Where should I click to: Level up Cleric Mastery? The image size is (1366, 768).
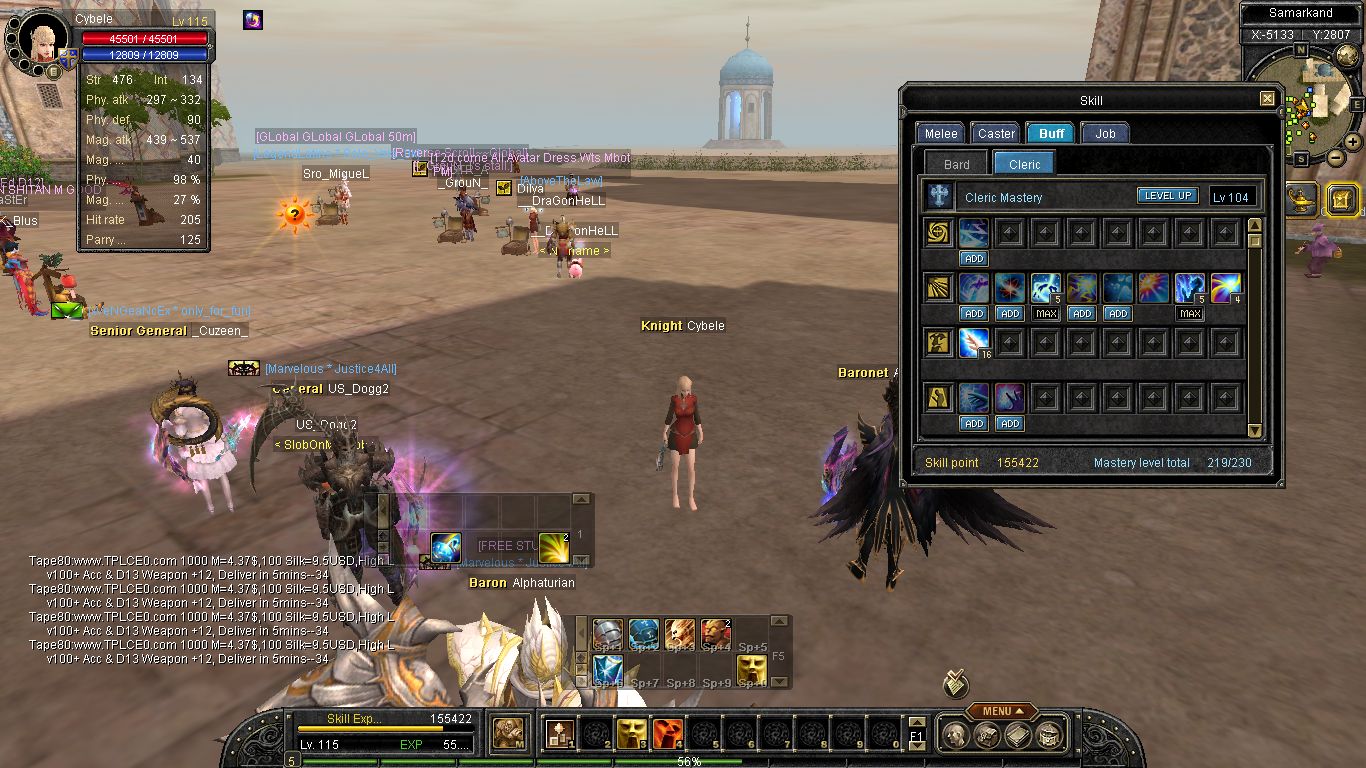[1167, 196]
